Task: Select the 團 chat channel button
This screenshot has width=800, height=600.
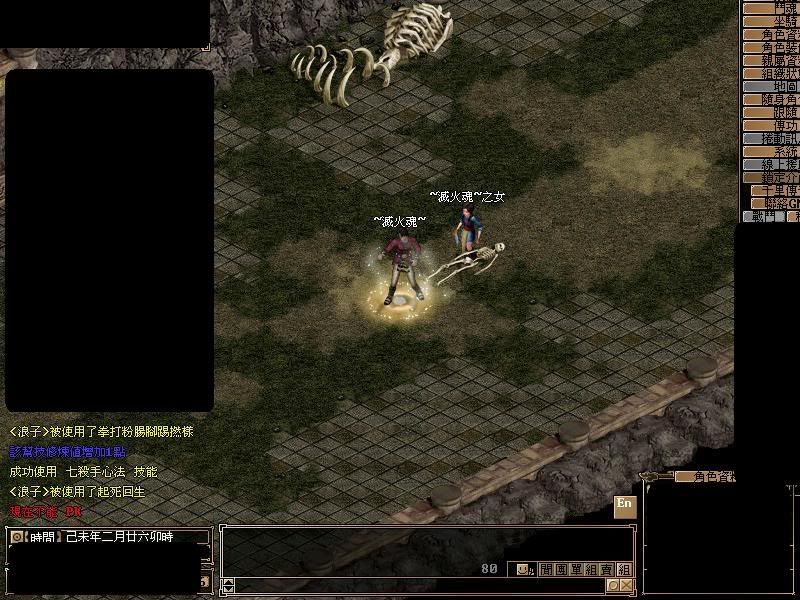Action: (x=561, y=569)
